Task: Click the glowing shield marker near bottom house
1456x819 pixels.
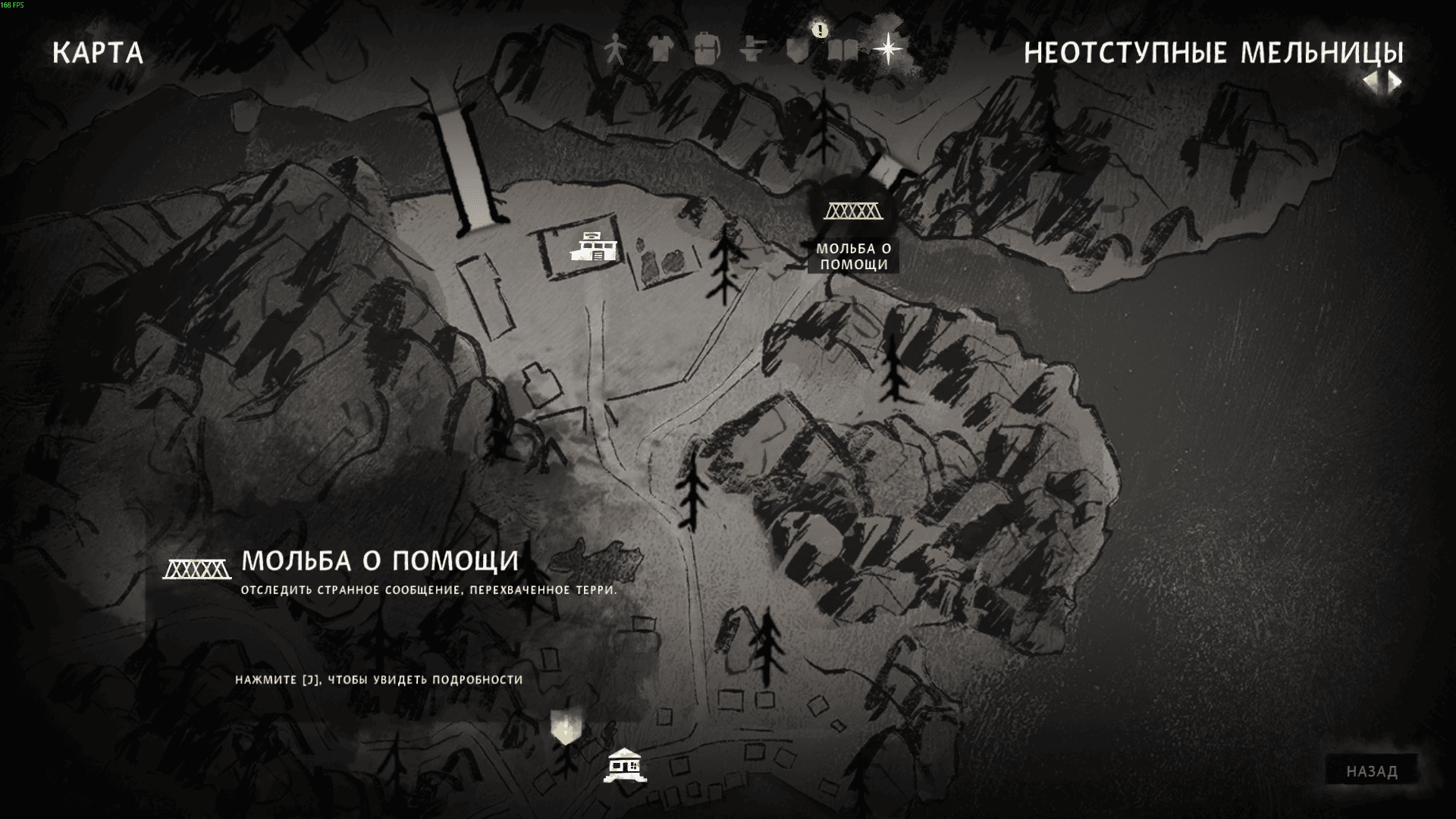Action: 565,728
